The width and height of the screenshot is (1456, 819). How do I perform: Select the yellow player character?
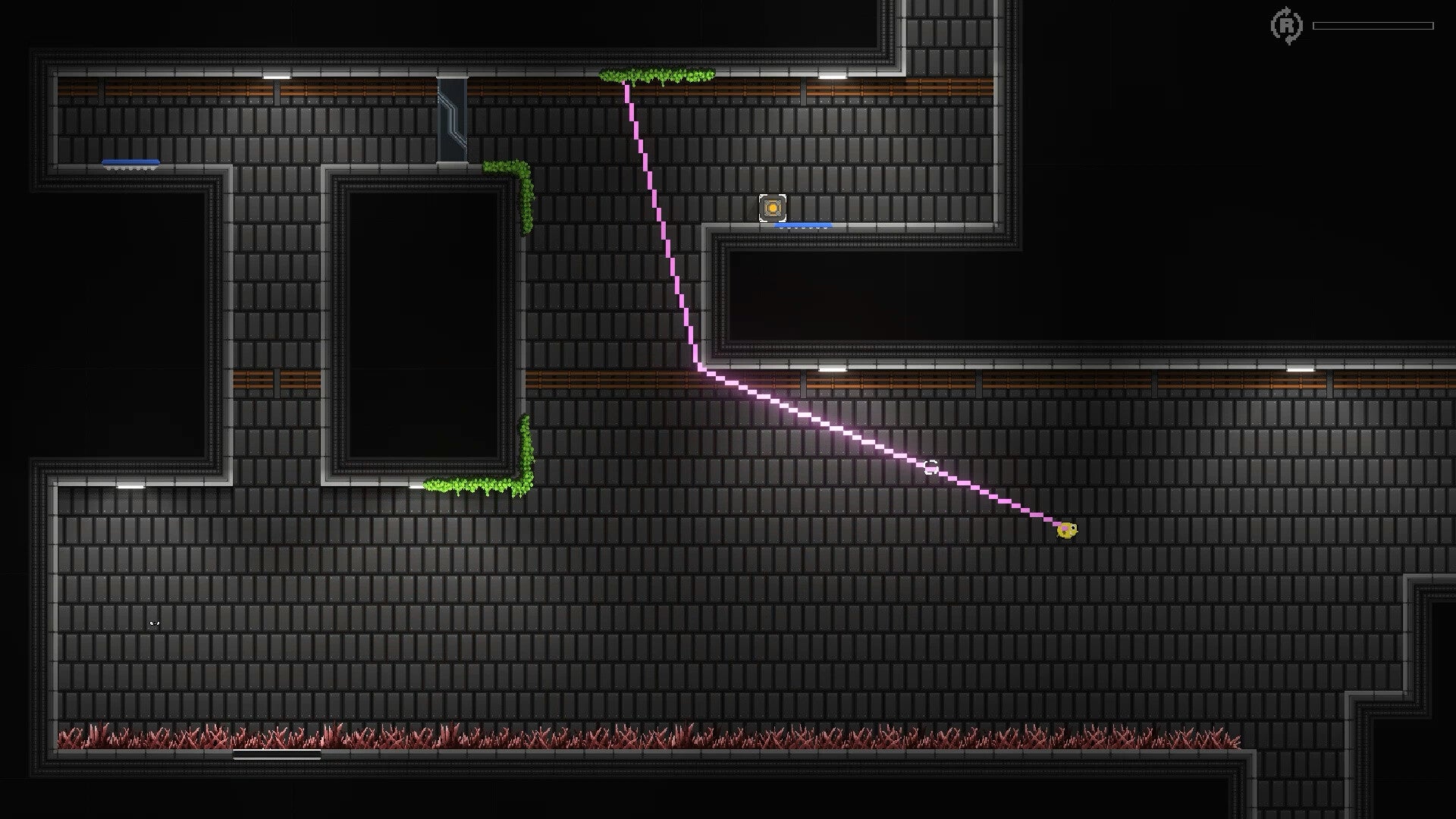pos(1068,531)
